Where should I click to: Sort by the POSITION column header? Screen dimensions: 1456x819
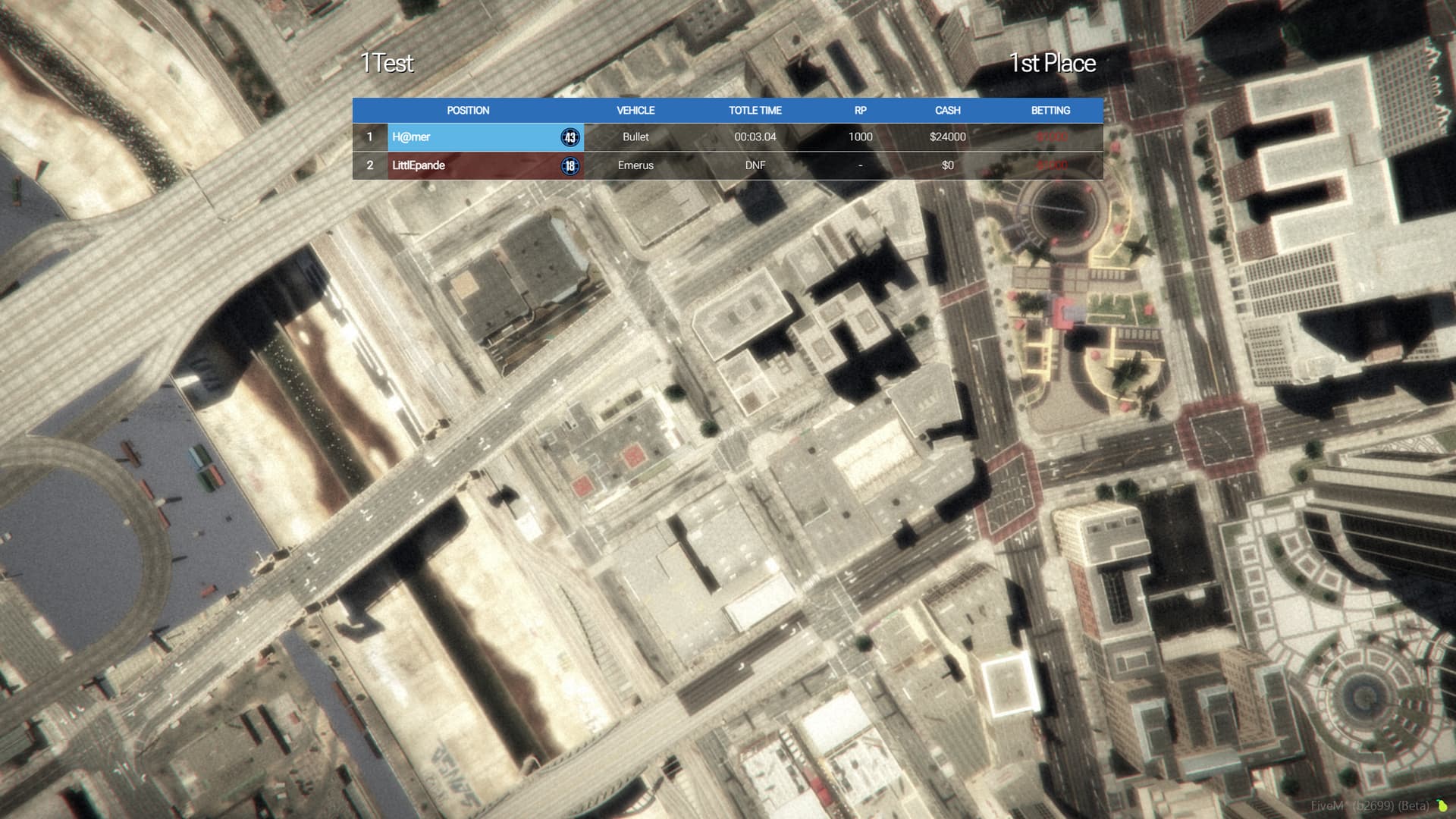coord(468,110)
